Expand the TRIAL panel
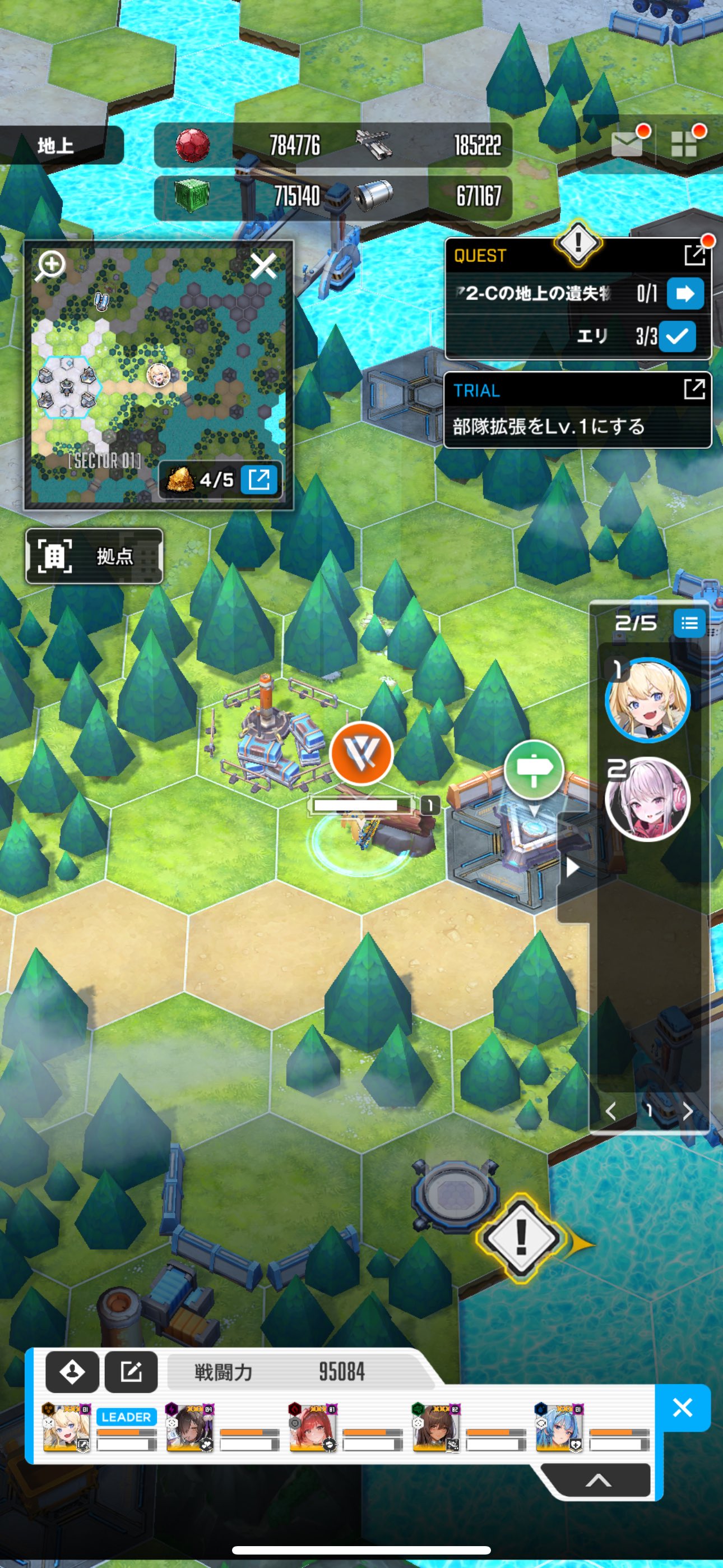The height and width of the screenshot is (1568, 723). 694,389
